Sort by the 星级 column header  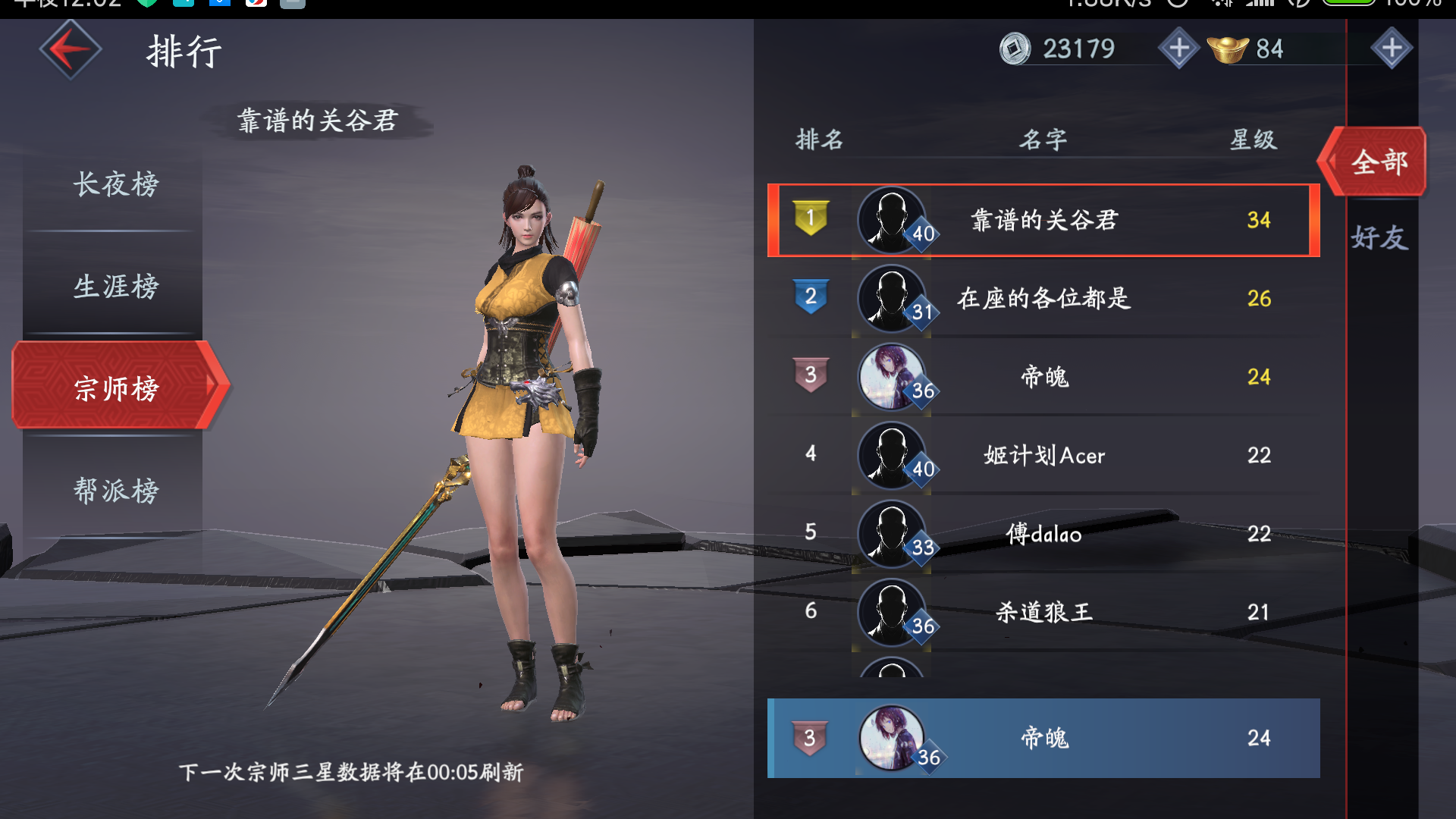(1255, 139)
